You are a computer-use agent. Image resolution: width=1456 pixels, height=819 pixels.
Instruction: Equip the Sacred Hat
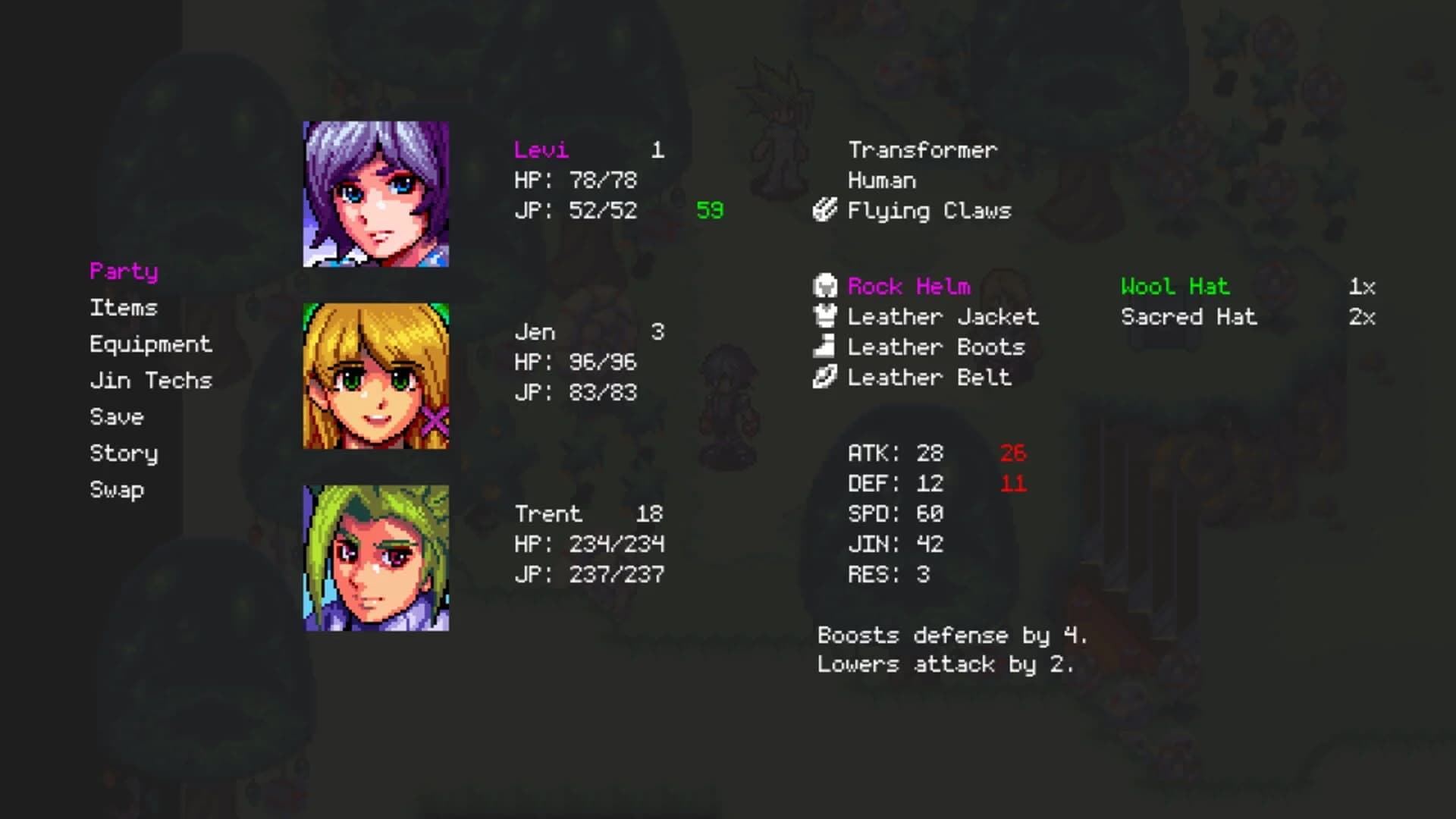(x=1189, y=317)
